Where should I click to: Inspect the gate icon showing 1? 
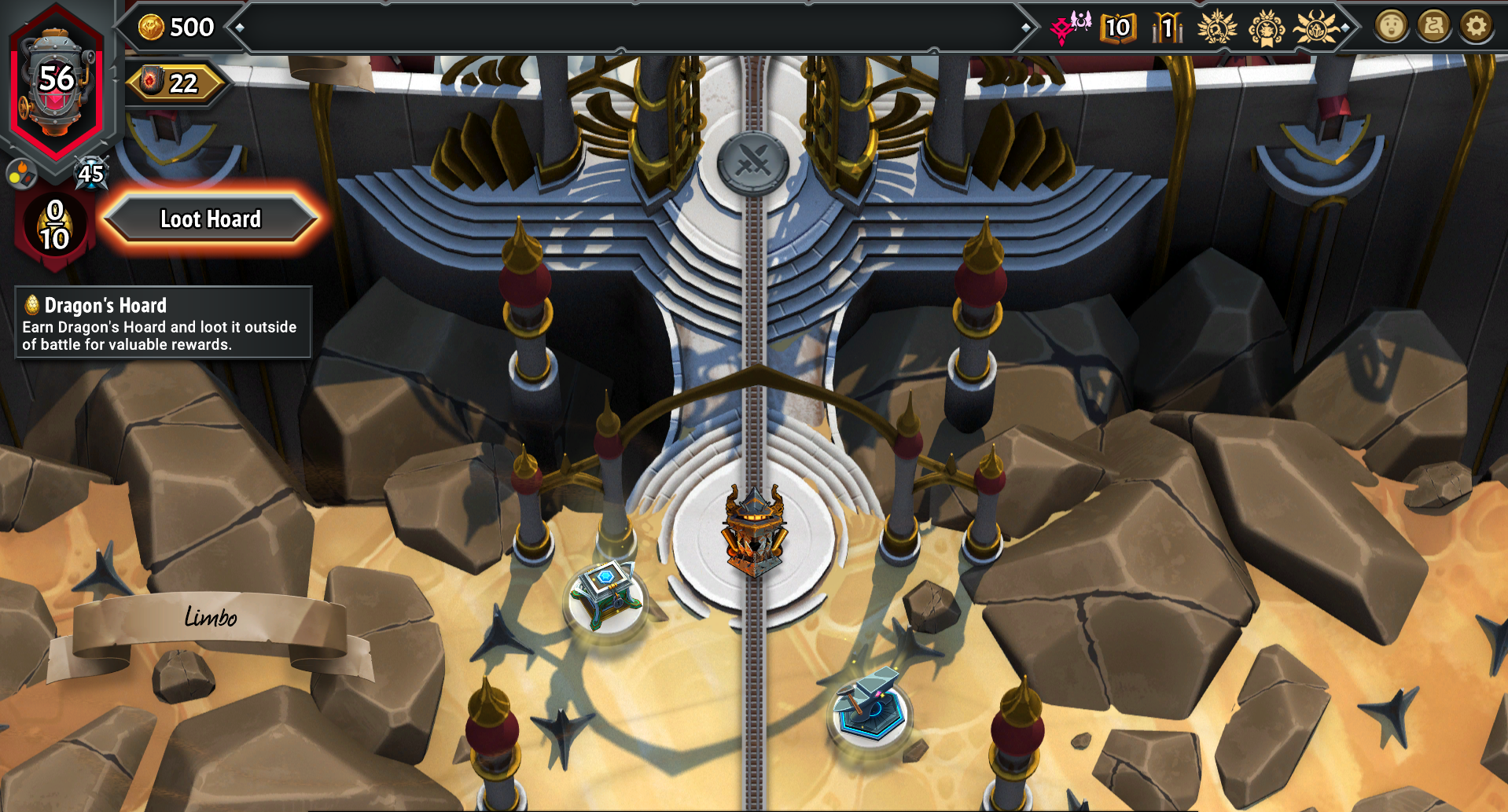1167,28
